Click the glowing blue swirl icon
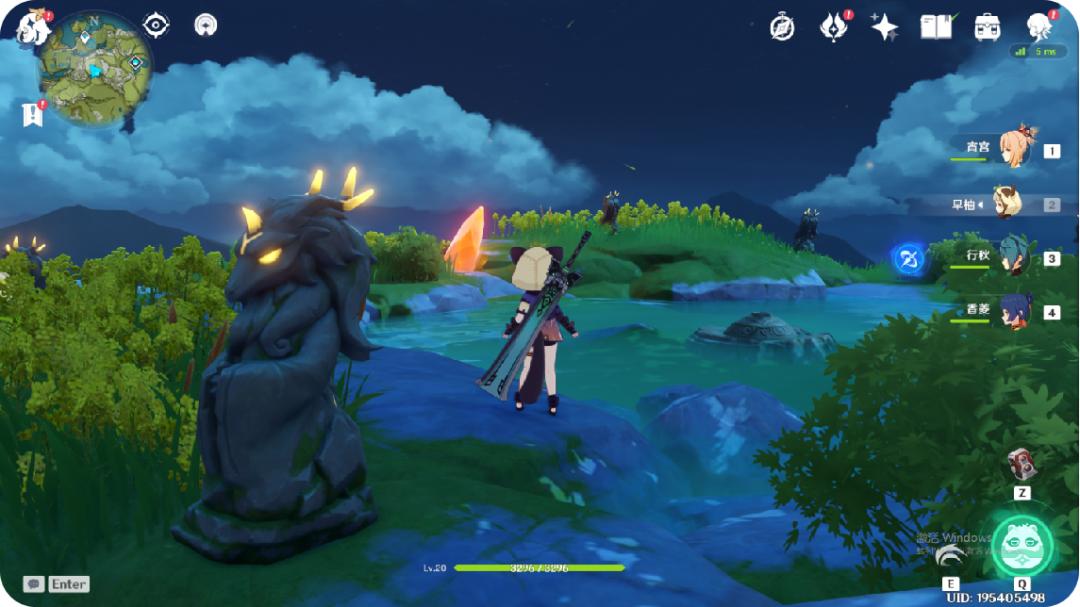The width and height of the screenshot is (1080, 607). click(907, 257)
